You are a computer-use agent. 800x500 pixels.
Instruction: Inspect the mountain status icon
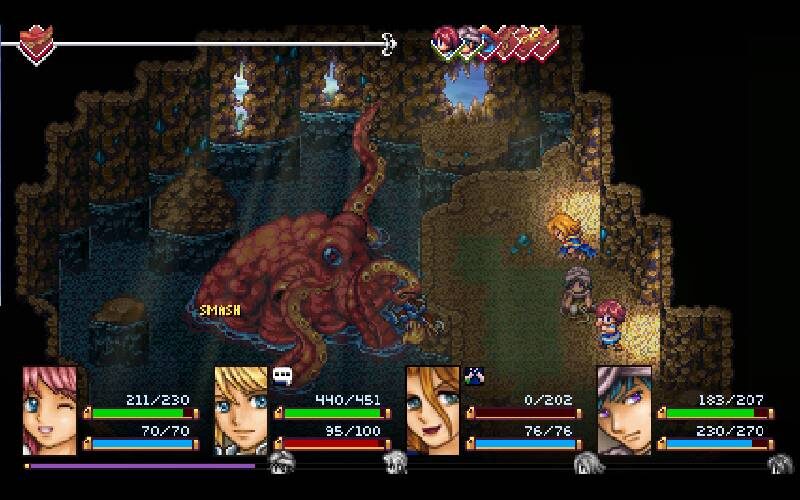473,376
